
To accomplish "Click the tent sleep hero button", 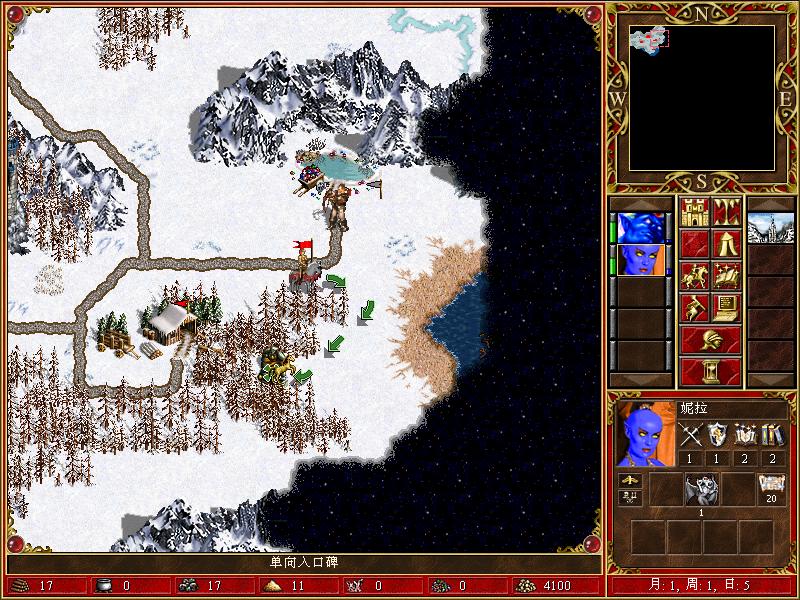I will [727, 243].
